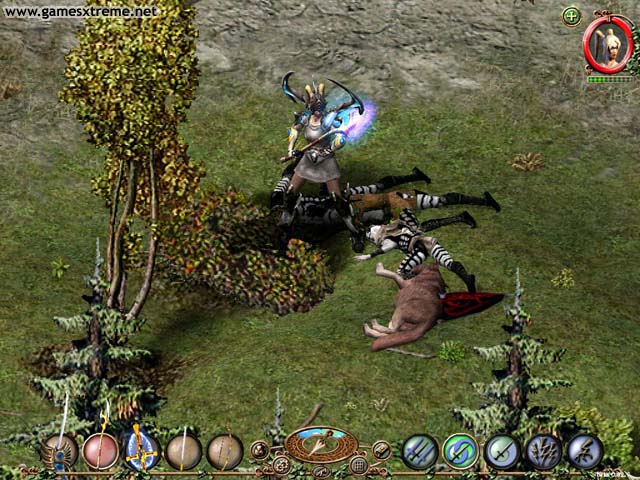Select the single sword combat art
Screen dimensions: 640x480
pyautogui.click(x=502, y=451)
